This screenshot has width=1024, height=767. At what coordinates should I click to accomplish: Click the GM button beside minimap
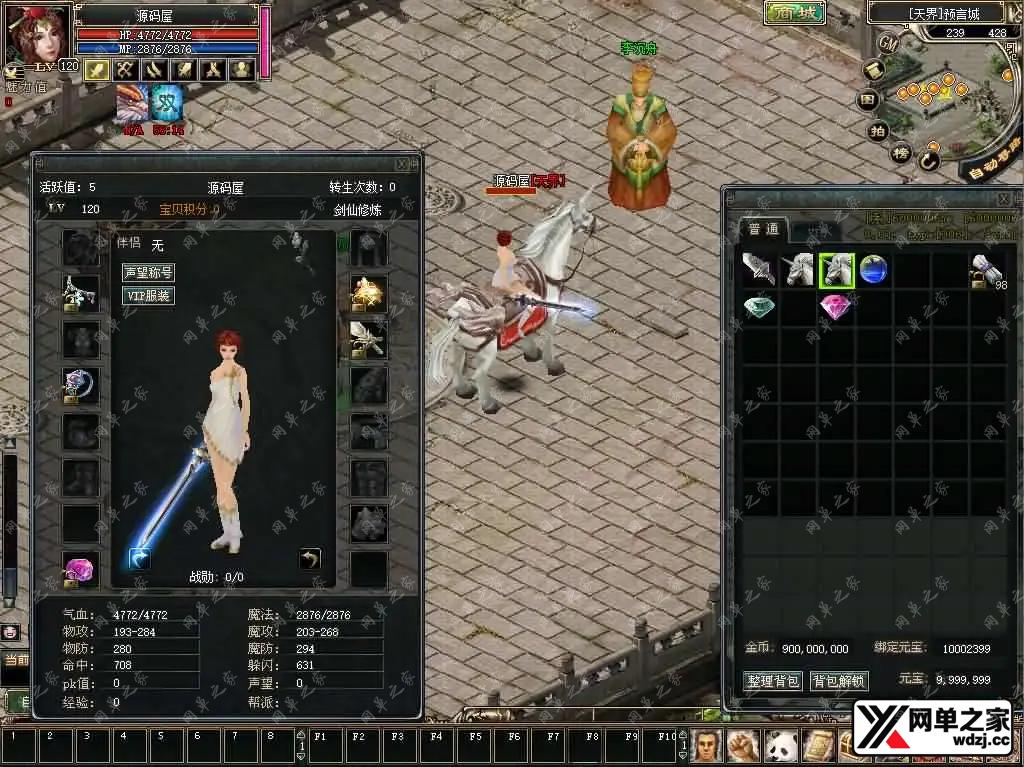(888, 43)
